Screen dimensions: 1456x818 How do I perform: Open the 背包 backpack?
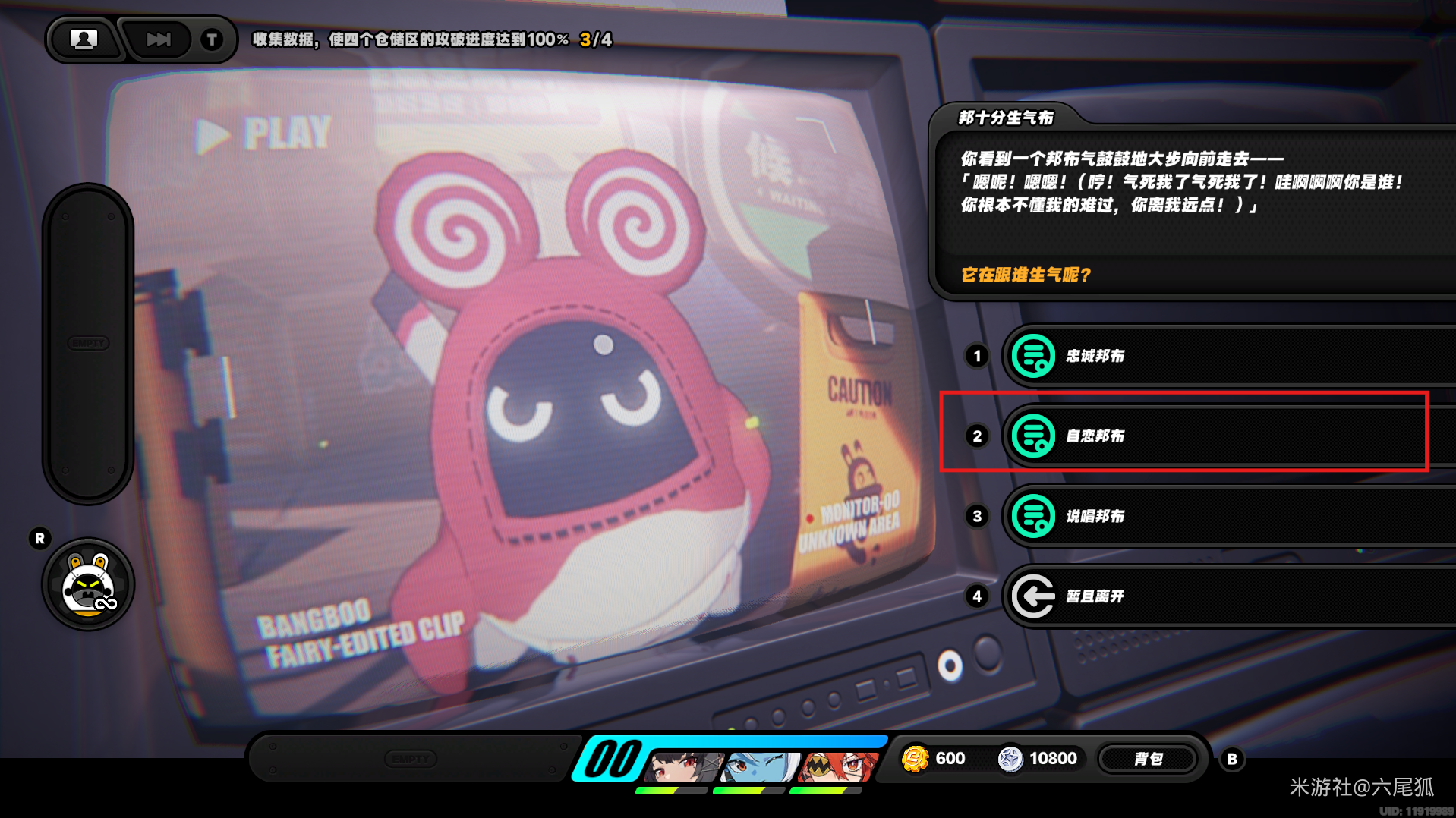coord(1148,759)
